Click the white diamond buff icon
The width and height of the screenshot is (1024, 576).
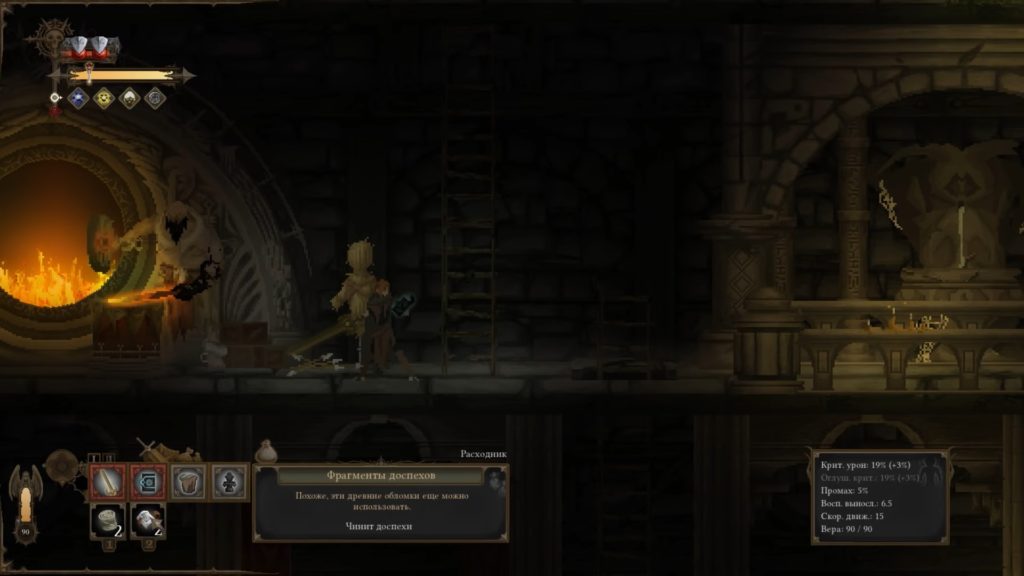coord(129,98)
